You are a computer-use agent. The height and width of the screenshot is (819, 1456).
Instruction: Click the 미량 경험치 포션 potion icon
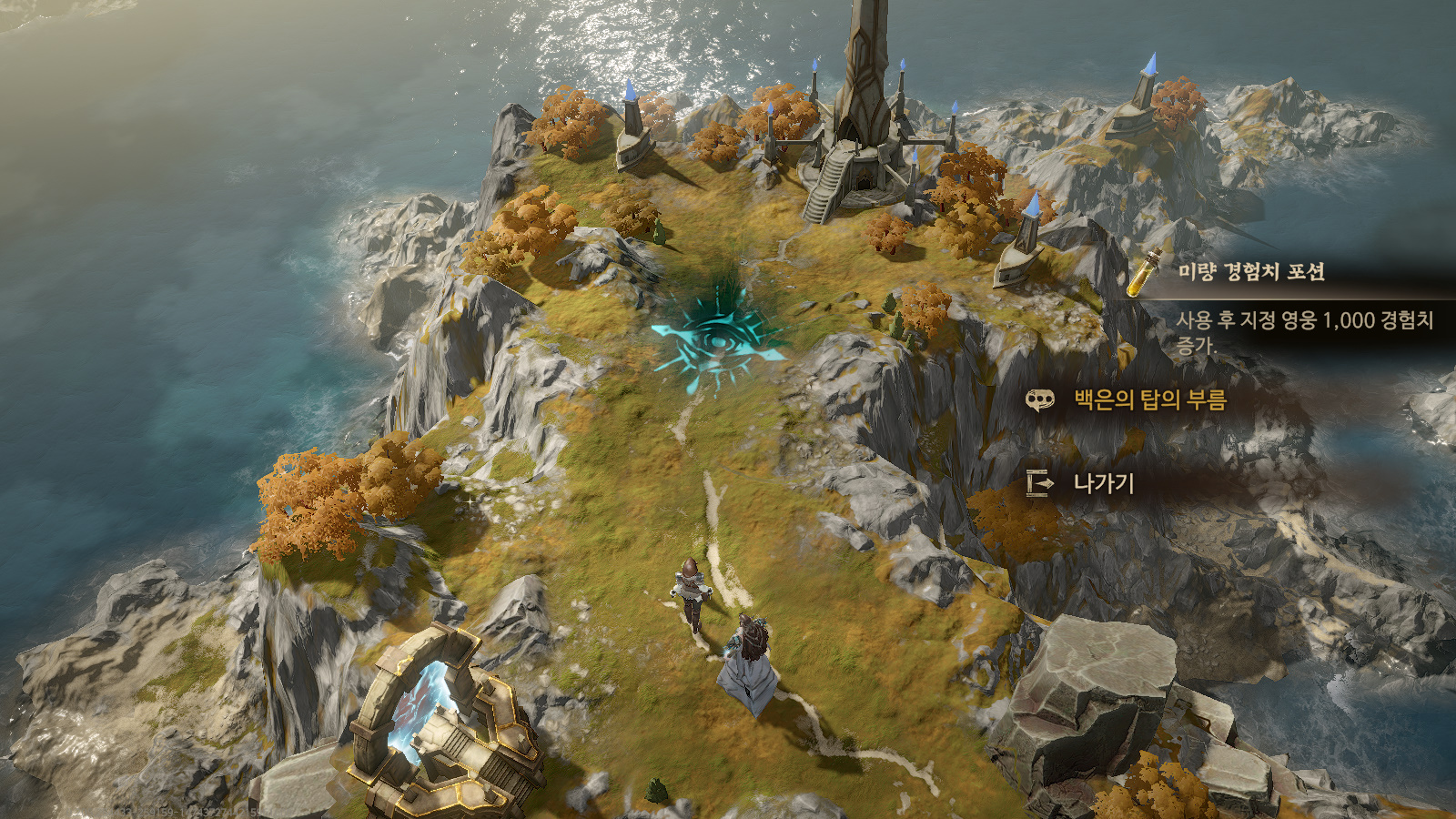pos(1145,272)
